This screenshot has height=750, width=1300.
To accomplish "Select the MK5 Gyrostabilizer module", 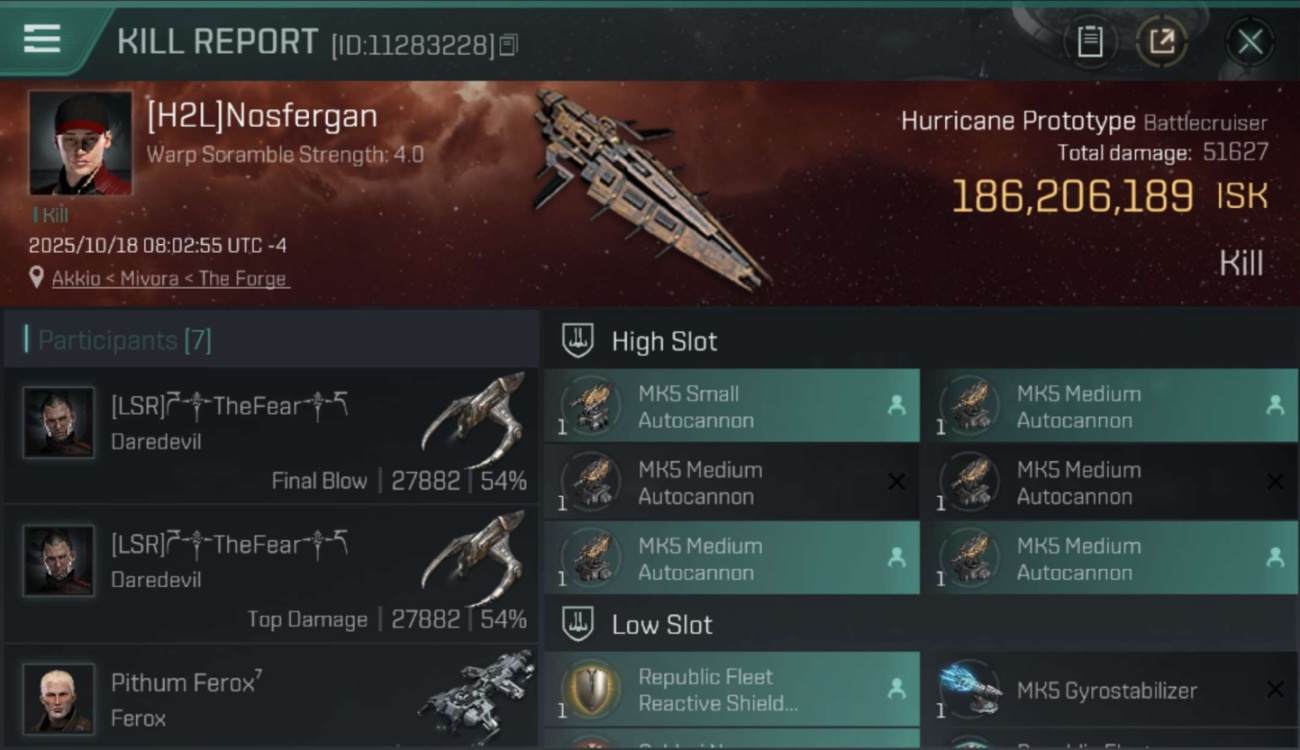I will (x=1110, y=690).
